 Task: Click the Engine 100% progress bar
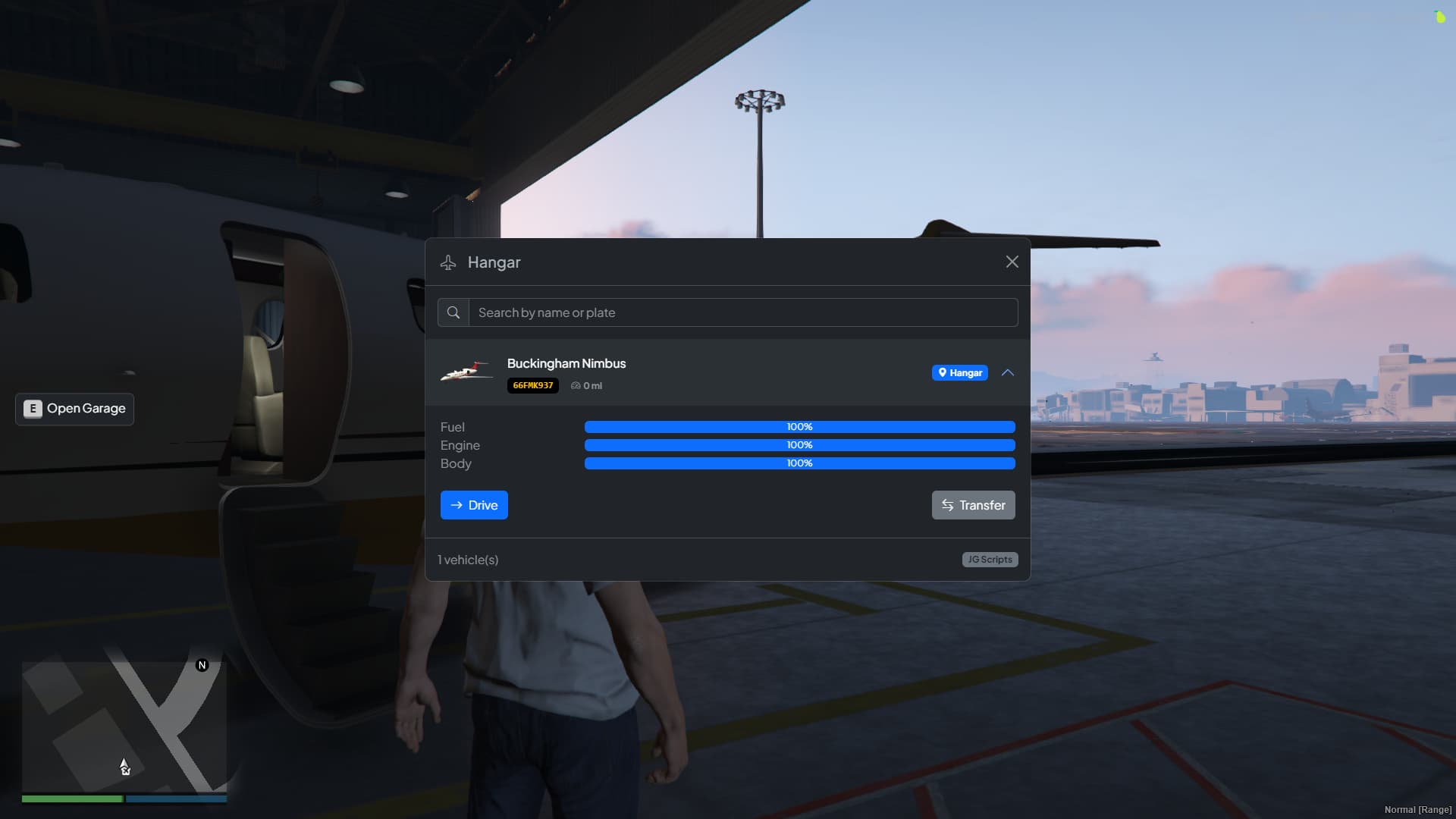(x=799, y=445)
